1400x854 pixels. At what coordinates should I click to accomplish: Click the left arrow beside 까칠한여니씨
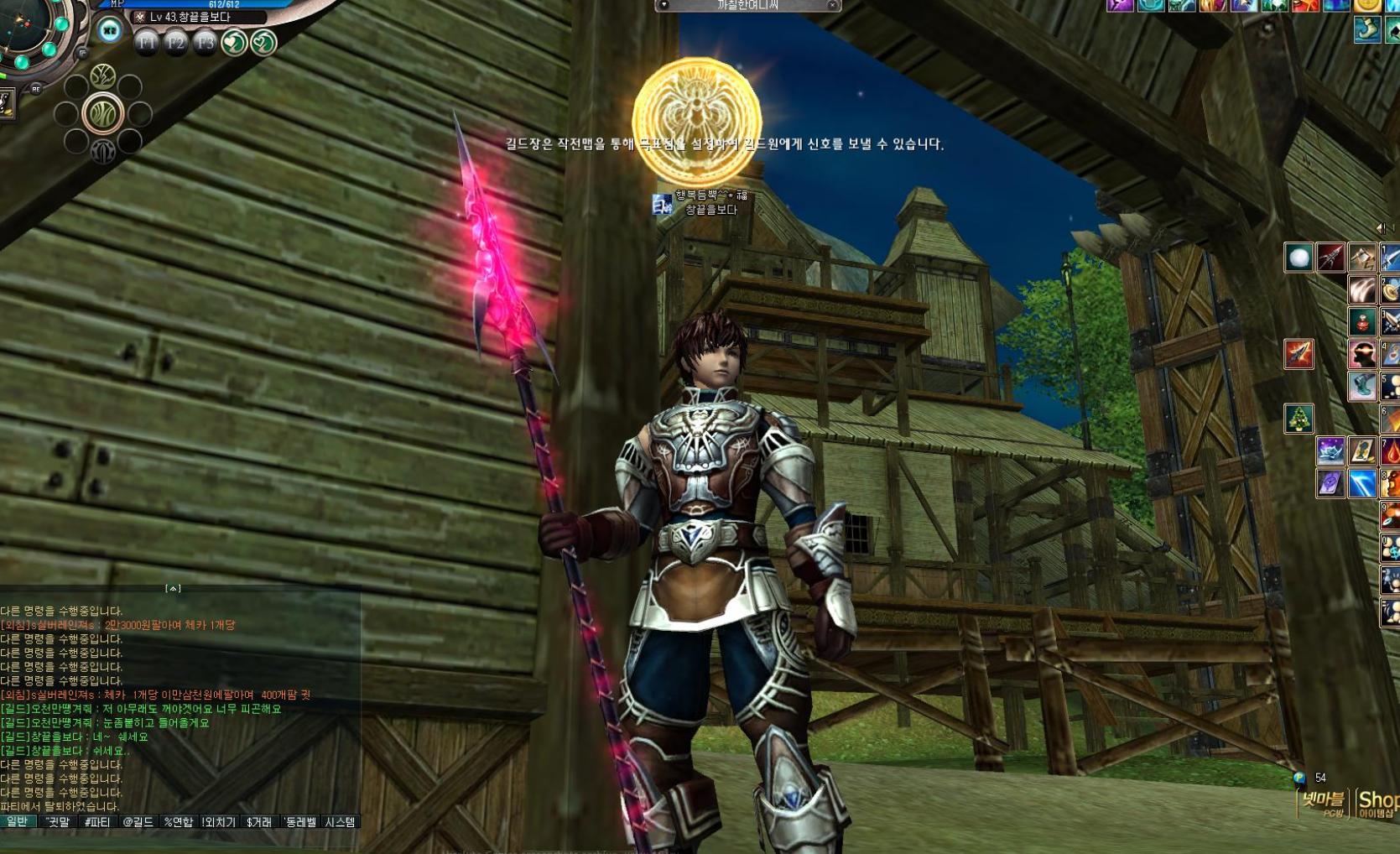tap(663, 6)
